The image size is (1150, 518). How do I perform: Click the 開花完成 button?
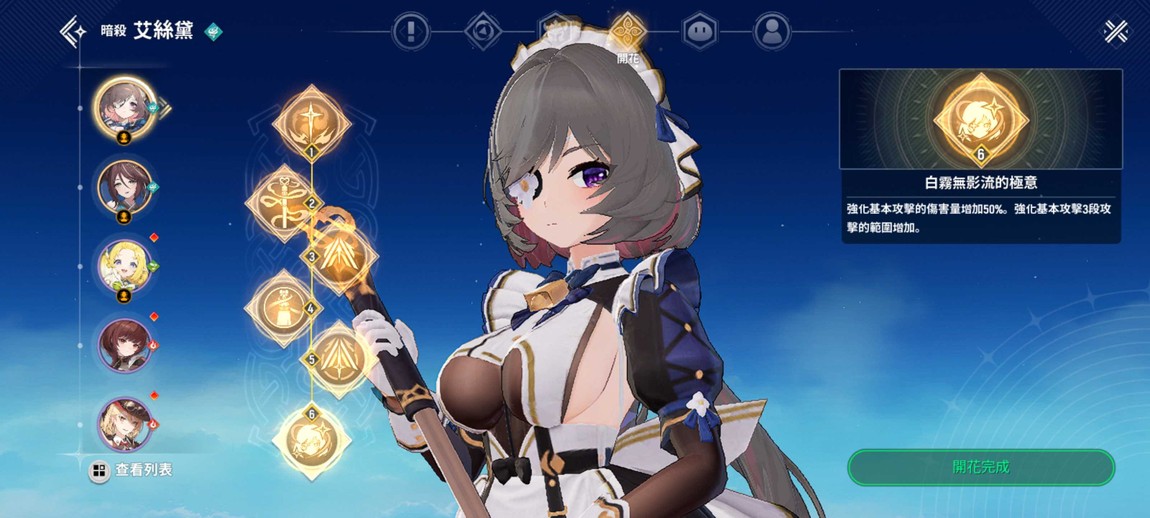click(x=980, y=467)
